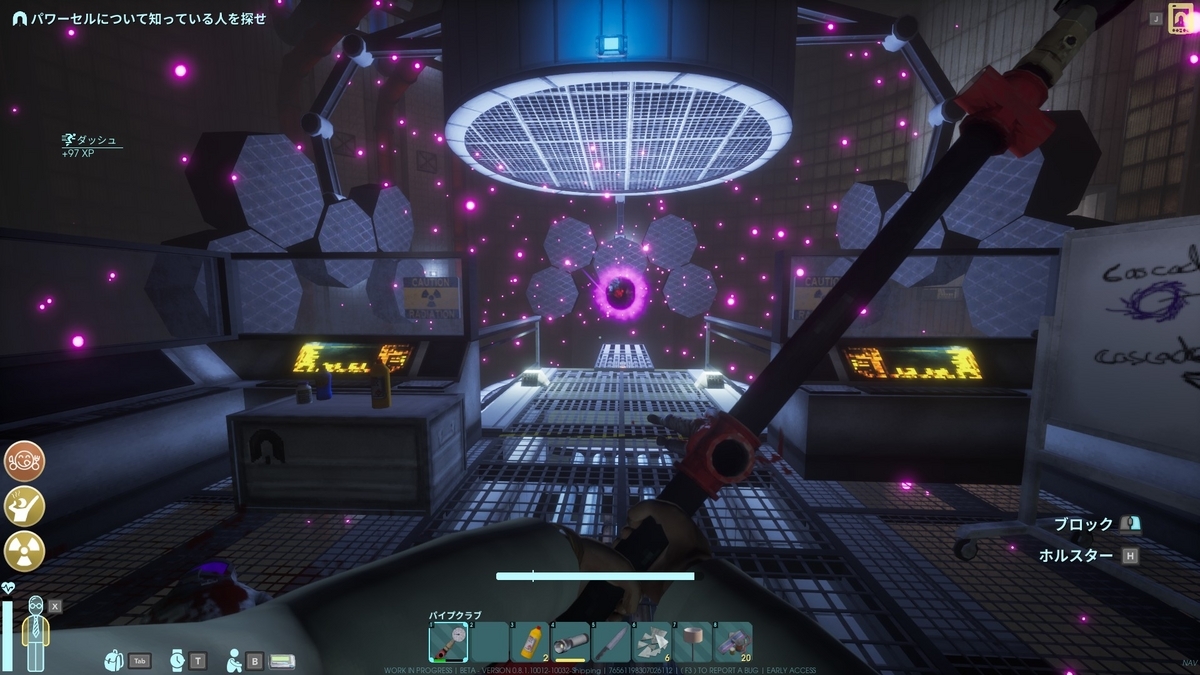Select the pipe club hotbar slot
The image size is (1200, 675).
coord(449,642)
